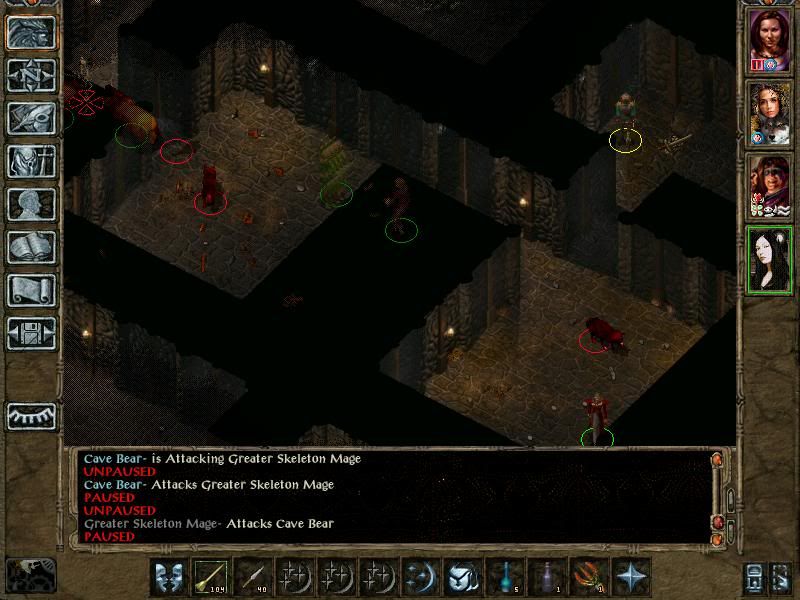Open the inventory screen
This screenshot has width=800, height=600.
30,161
